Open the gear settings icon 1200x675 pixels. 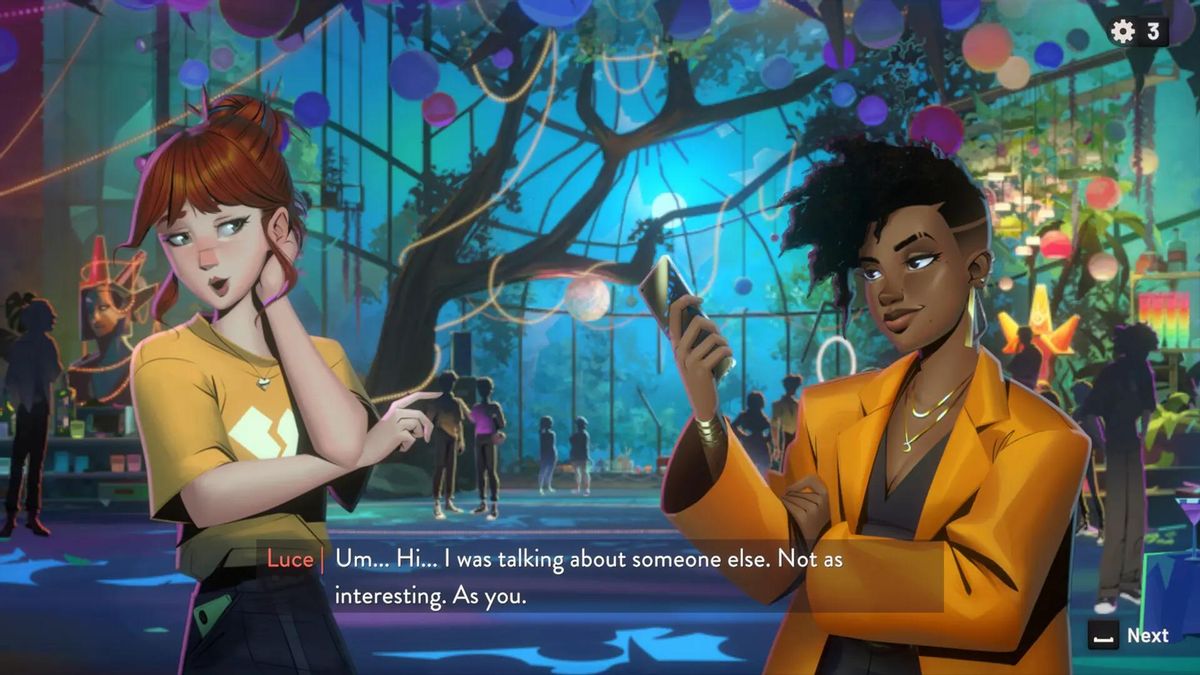1124,31
